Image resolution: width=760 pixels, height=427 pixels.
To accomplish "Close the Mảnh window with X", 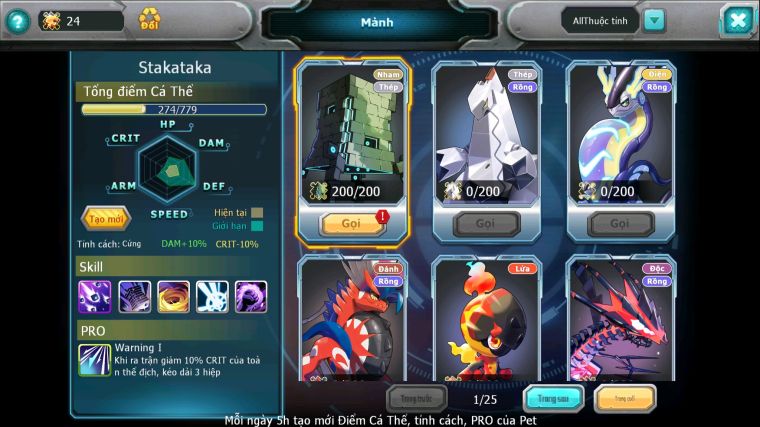I will (x=736, y=20).
